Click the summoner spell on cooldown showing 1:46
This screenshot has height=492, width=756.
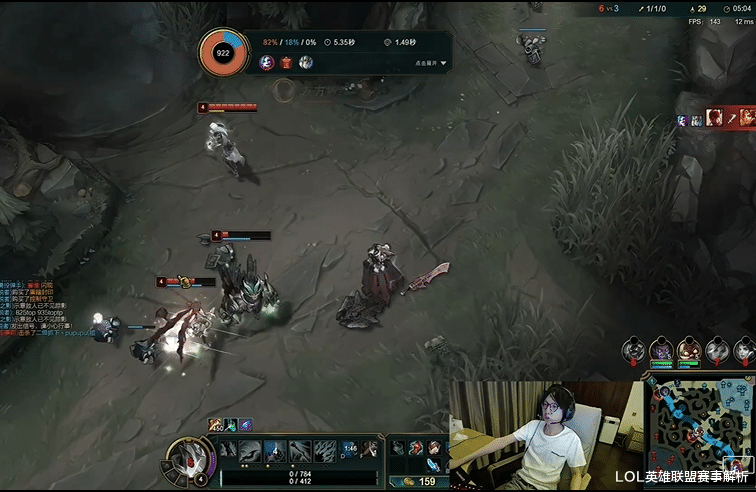(x=350, y=450)
